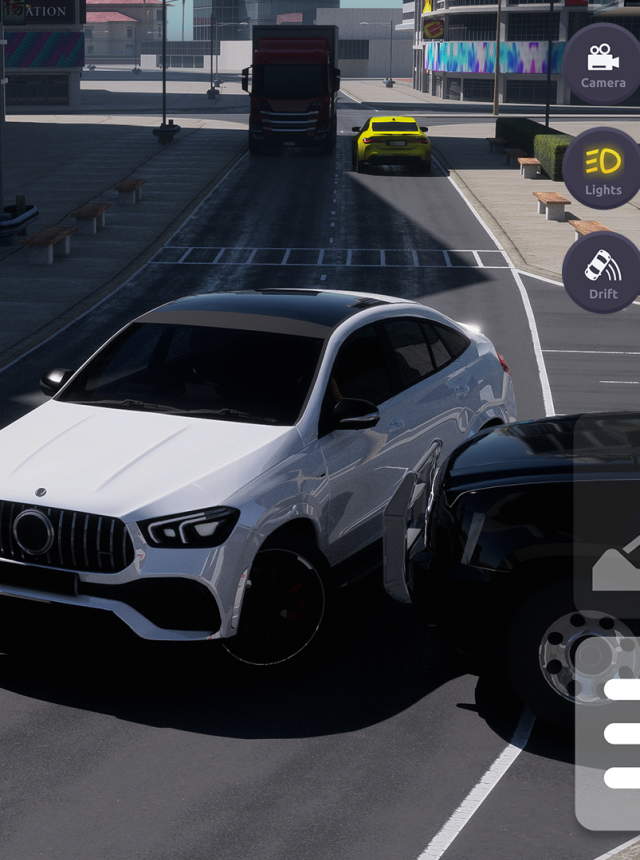Toggle the headlights with the Lights button
This screenshot has height=860, width=640.
pyautogui.click(x=602, y=169)
